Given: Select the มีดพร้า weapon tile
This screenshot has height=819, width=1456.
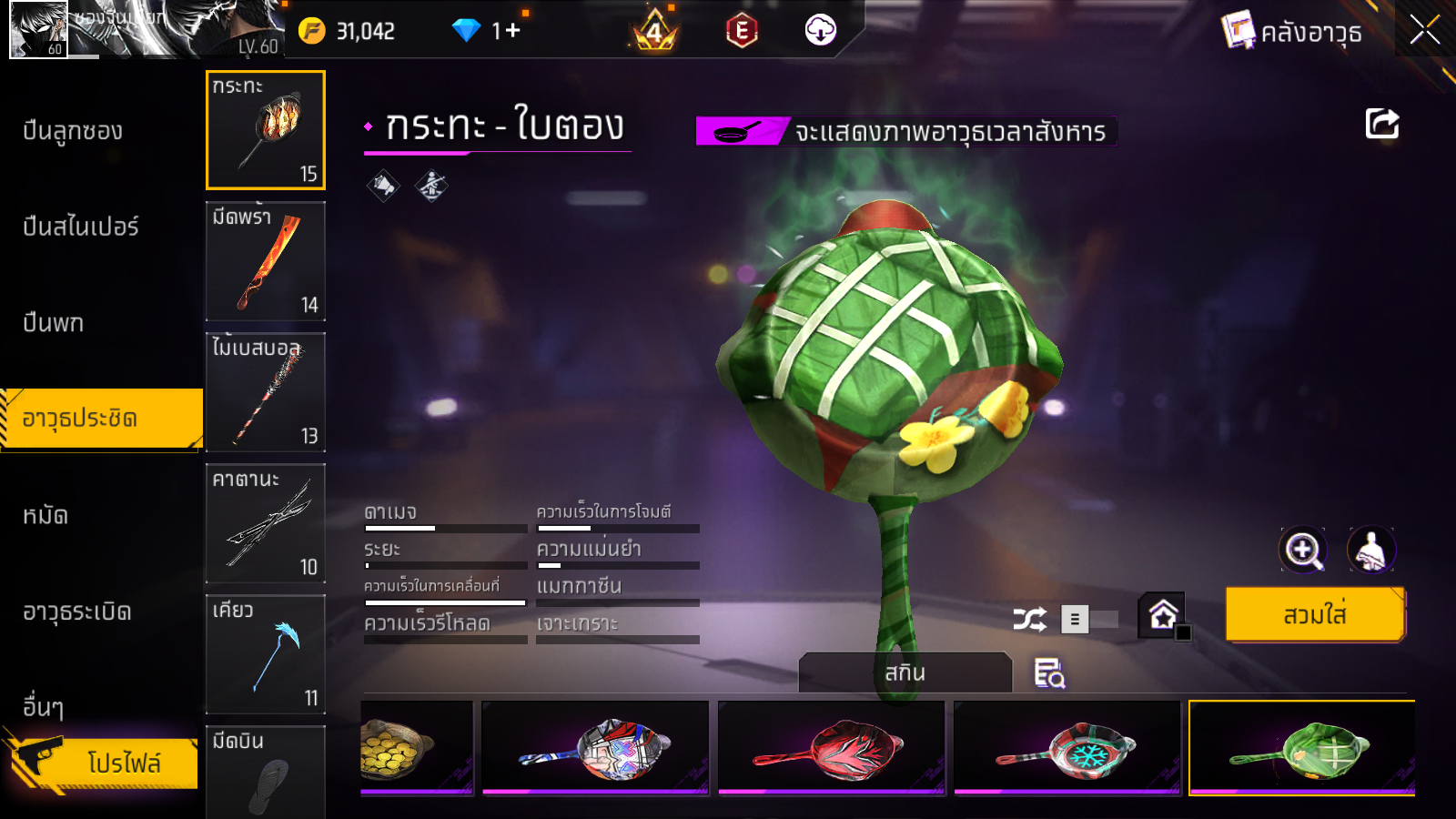Looking at the screenshot, I should click(265, 261).
